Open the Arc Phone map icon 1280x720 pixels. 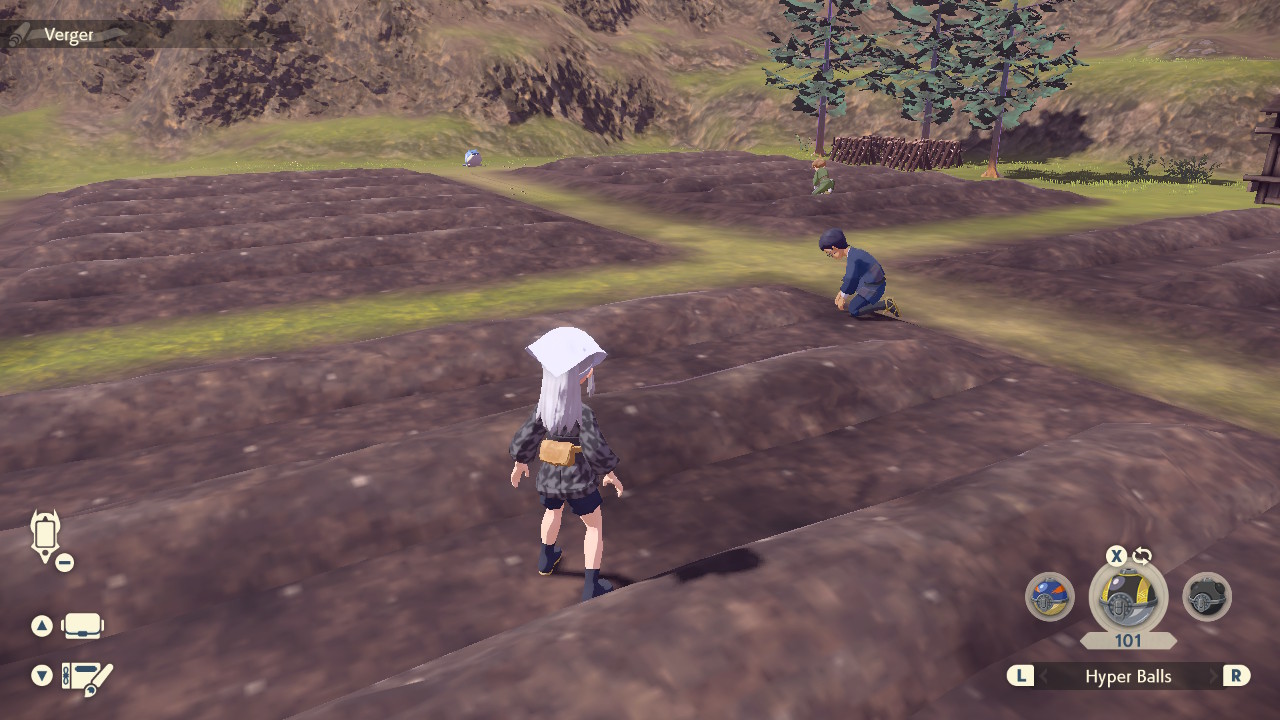tap(46, 536)
